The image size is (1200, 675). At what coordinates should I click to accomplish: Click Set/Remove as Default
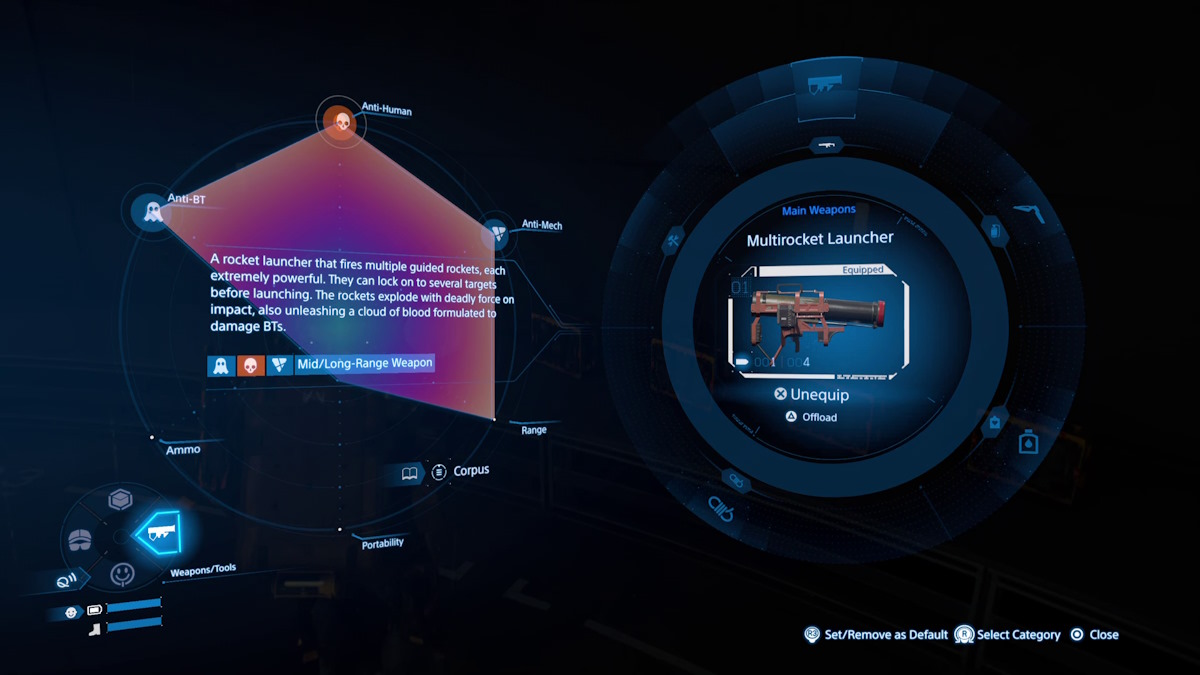(x=876, y=635)
